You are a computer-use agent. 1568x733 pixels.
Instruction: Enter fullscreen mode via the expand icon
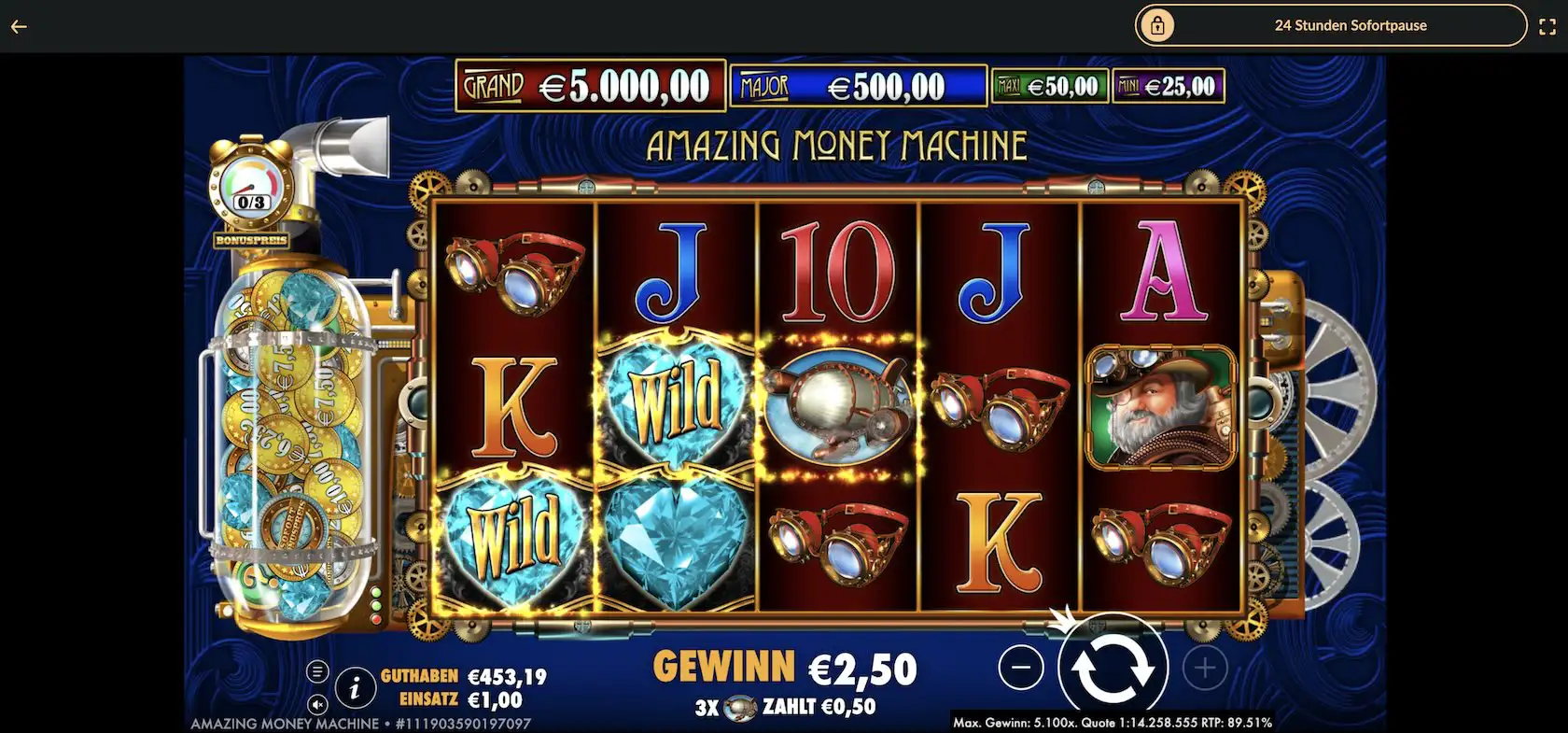(x=1547, y=26)
